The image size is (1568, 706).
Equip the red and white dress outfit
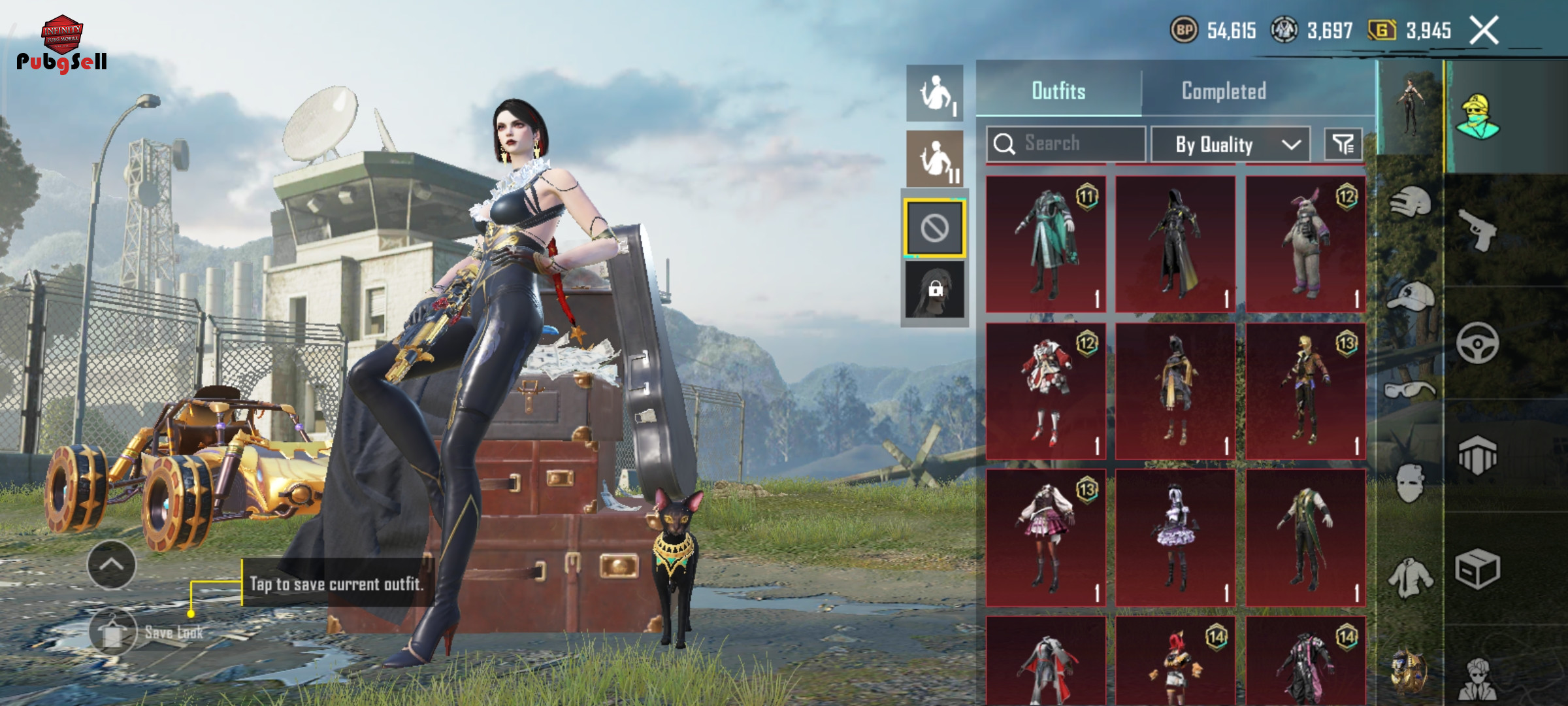click(x=1046, y=391)
